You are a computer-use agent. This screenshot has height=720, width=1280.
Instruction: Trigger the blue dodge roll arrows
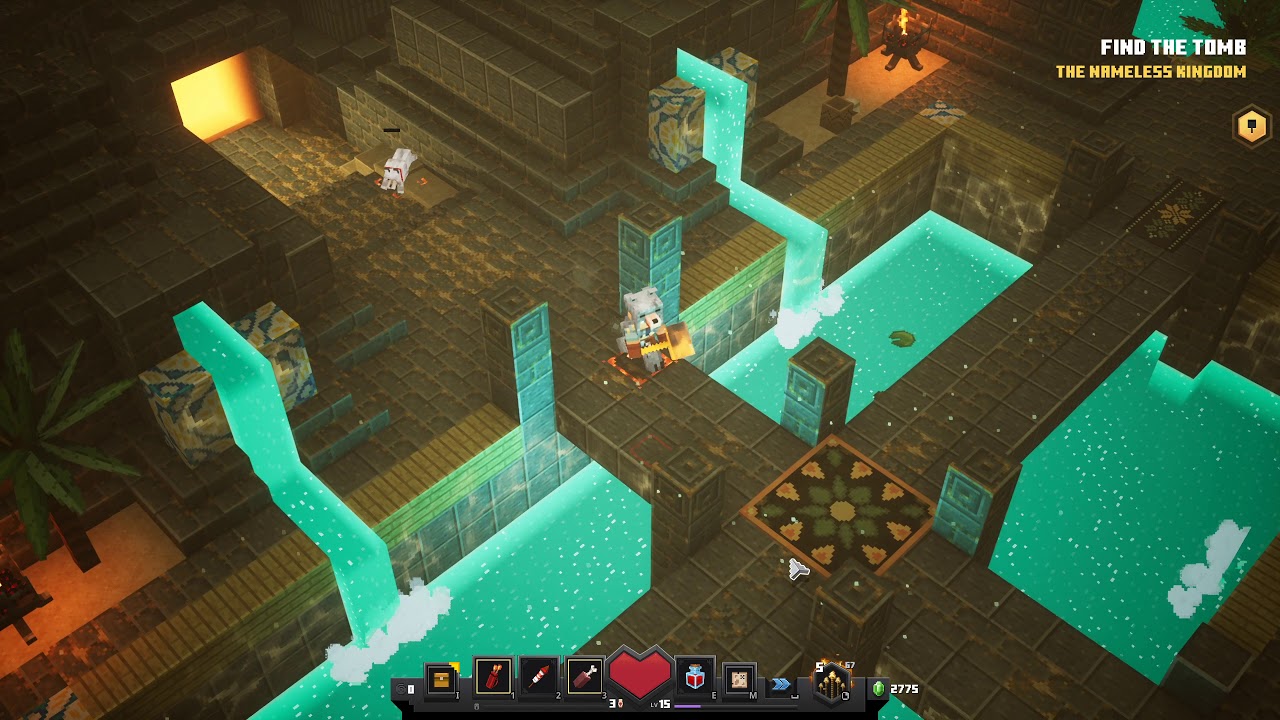pos(780,684)
